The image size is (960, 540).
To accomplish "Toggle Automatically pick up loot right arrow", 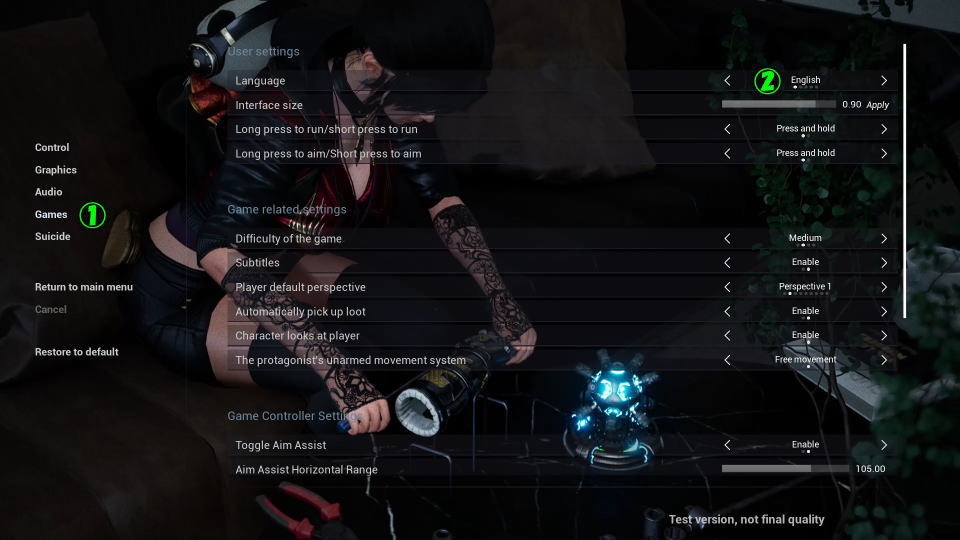I will (x=884, y=311).
